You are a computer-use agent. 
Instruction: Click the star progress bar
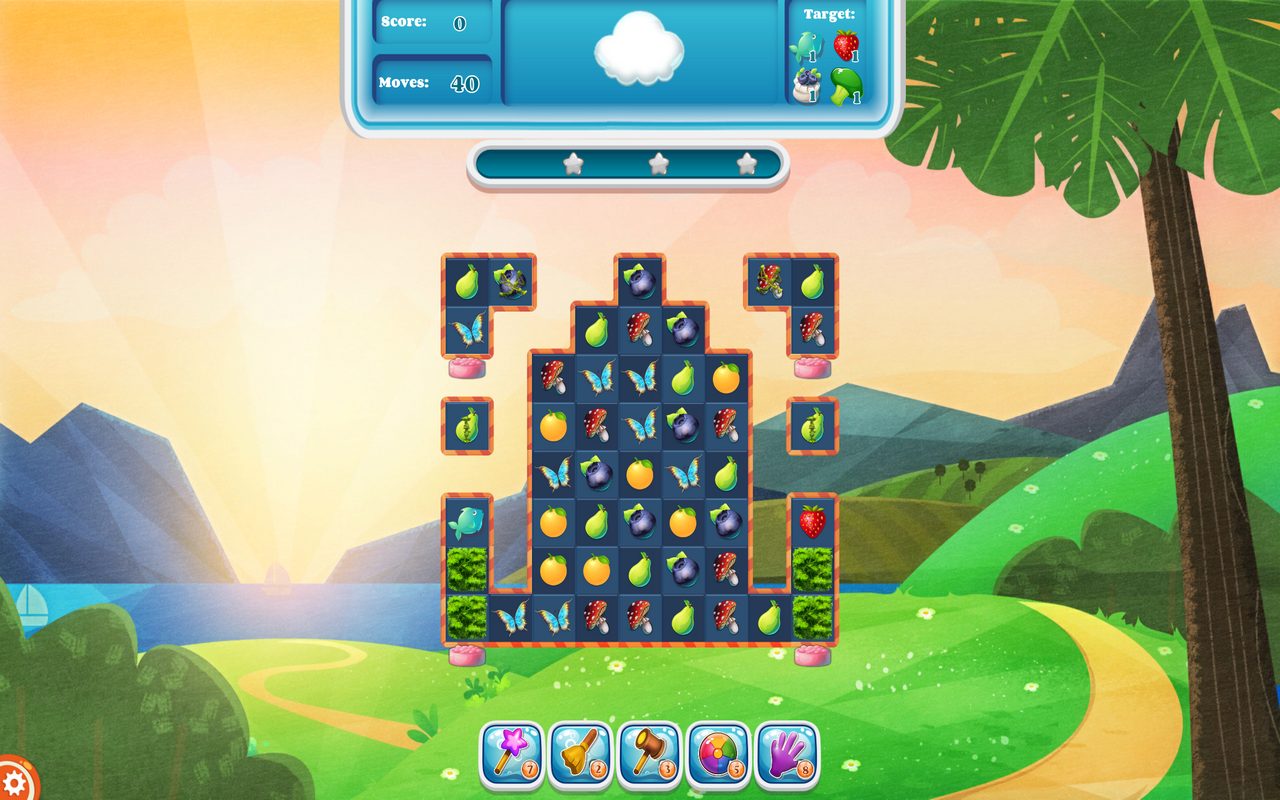627,166
